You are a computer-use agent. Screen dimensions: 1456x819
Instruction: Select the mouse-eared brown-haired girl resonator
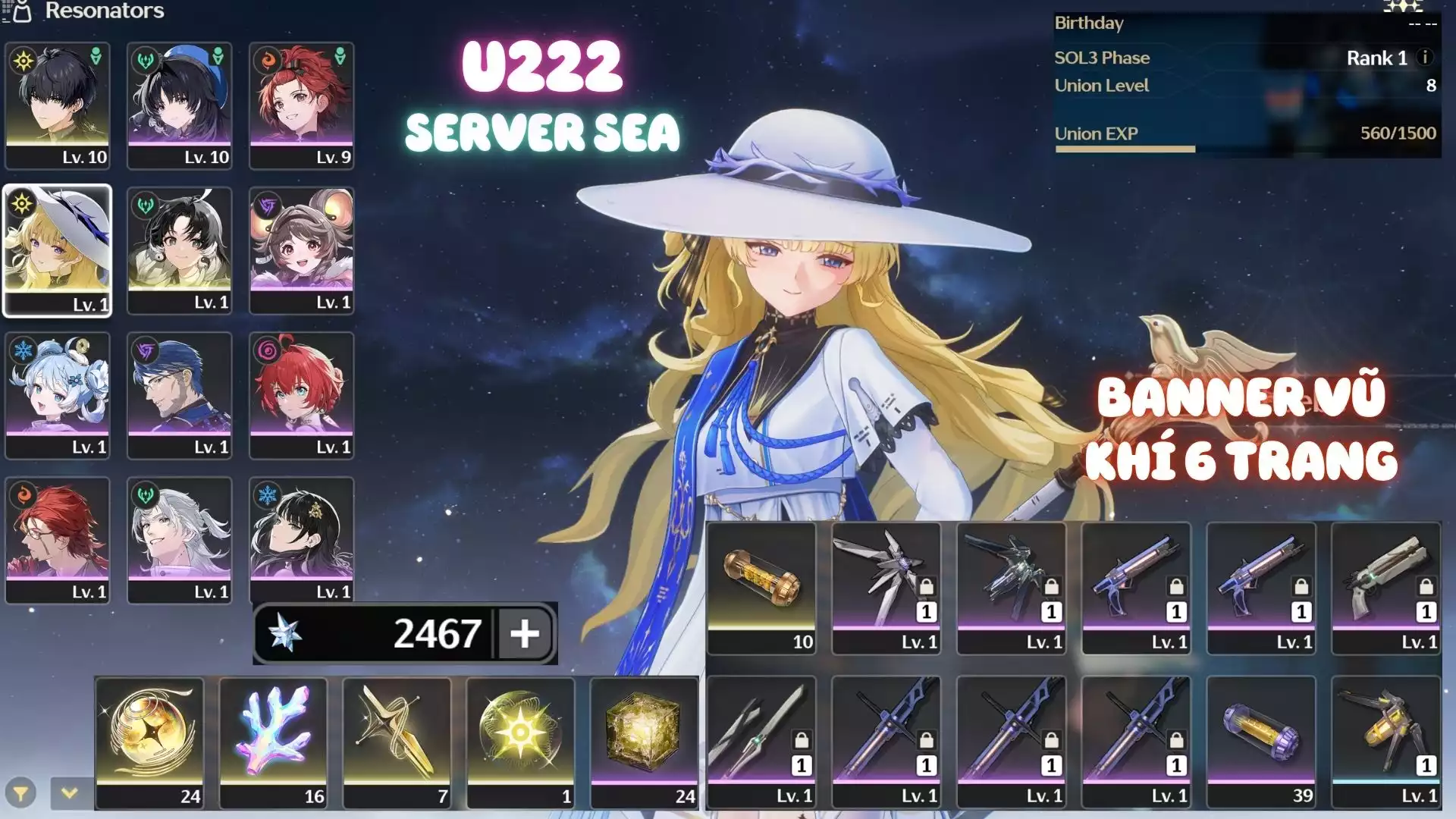pyautogui.click(x=302, y=249)
